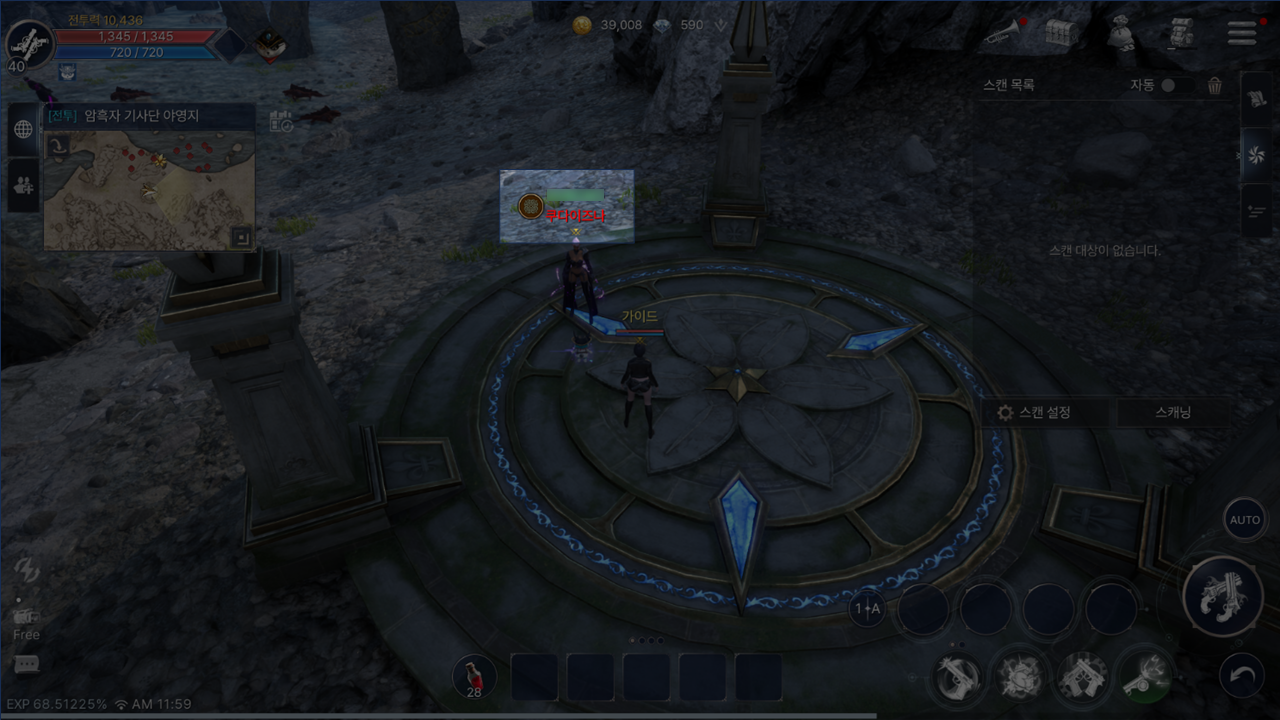Image resolution: width=1280 pixels, height=720 pixels.
Task: Use the health potion slot
Action: pos(474,677)
